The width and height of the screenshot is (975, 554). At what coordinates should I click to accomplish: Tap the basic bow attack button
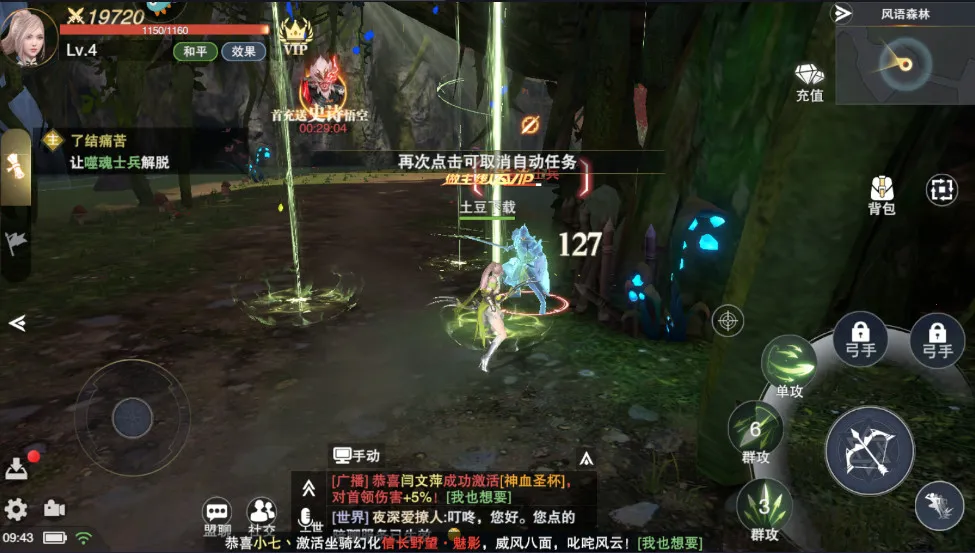869,451
